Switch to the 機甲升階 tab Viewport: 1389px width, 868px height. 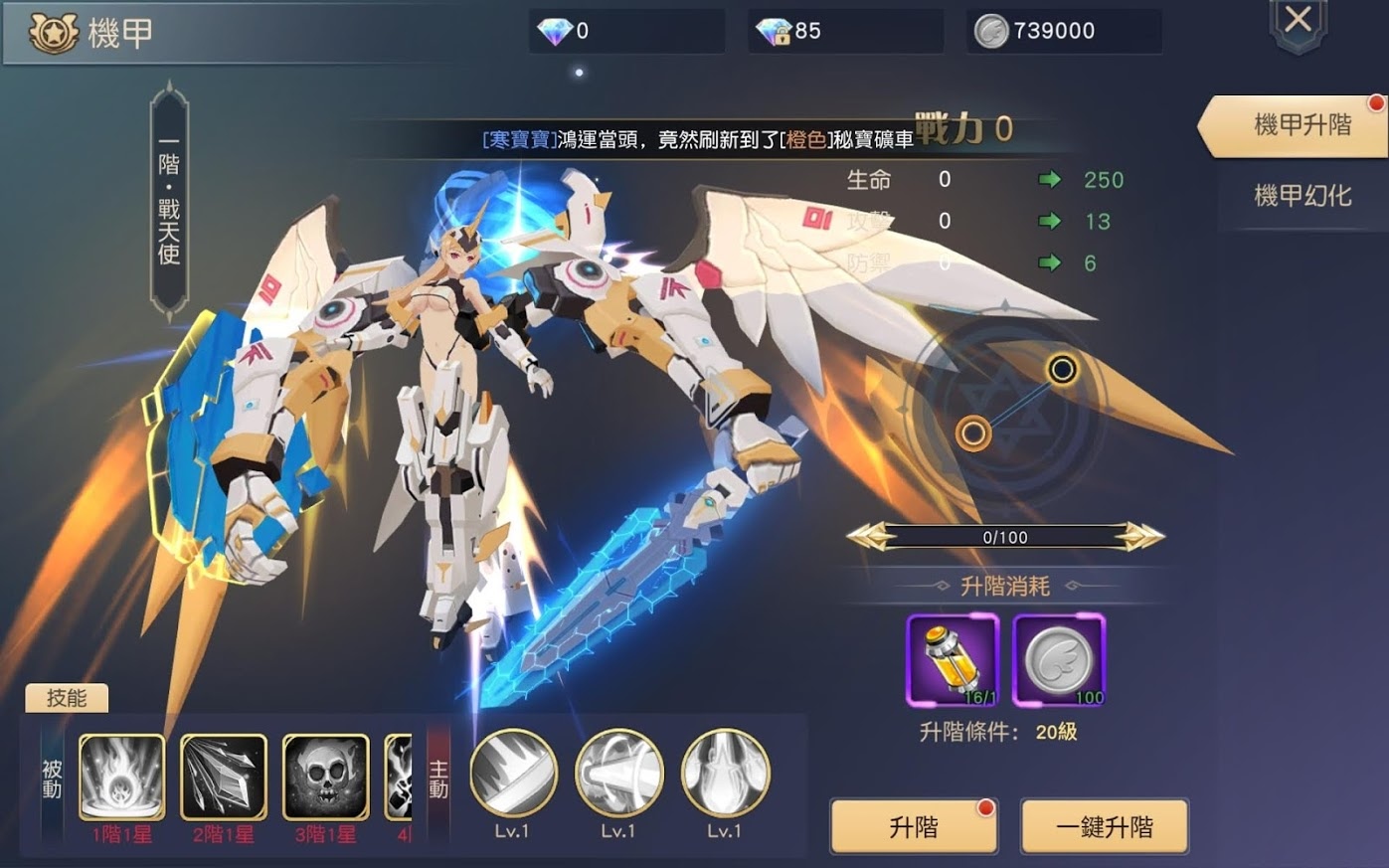tap(1301, 125)
